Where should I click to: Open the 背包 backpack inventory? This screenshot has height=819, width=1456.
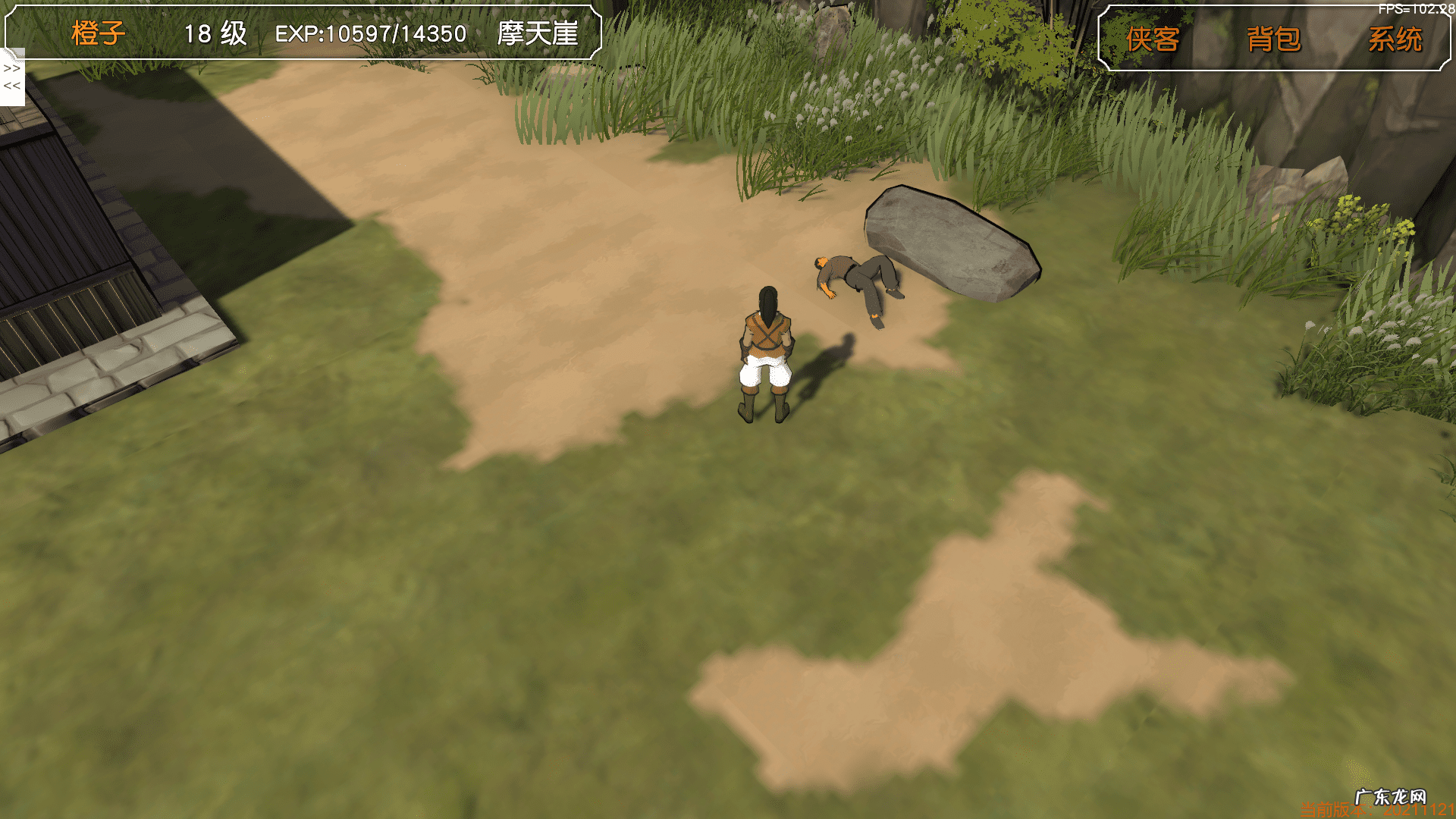pyautogui.click(x=1273, y=39)
